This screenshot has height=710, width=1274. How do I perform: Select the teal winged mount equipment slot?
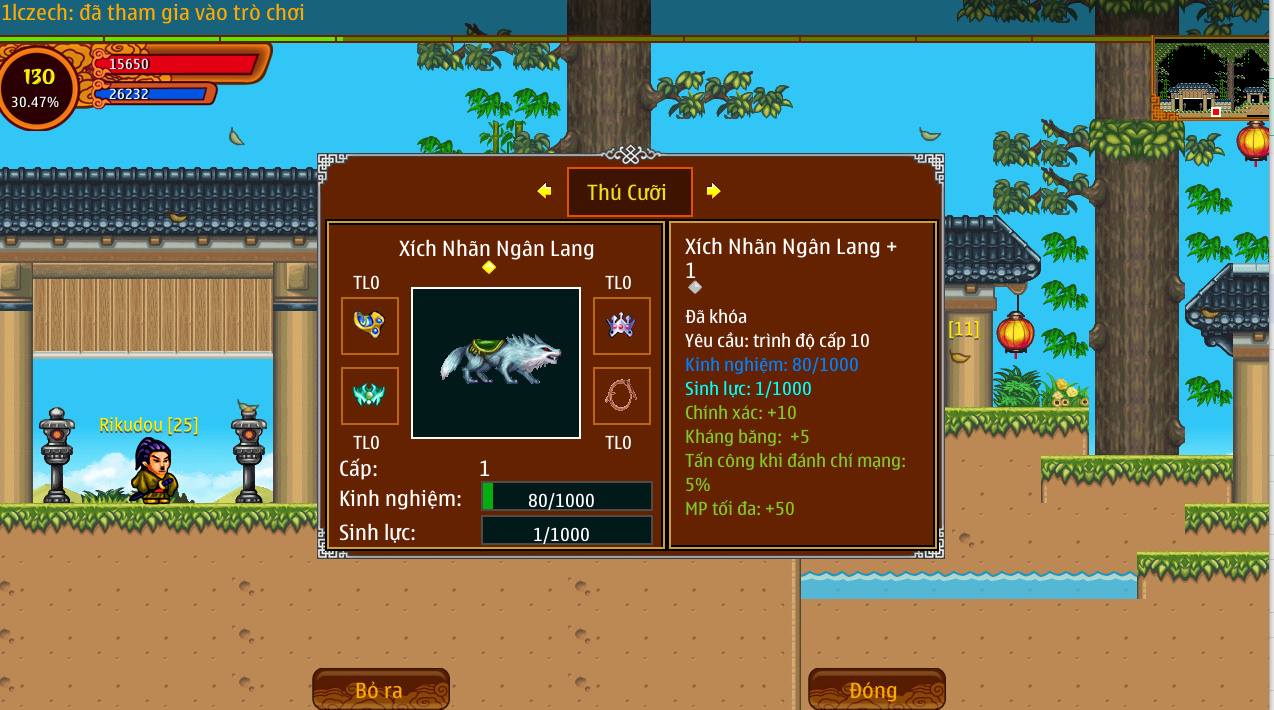[x=369, y=396]
